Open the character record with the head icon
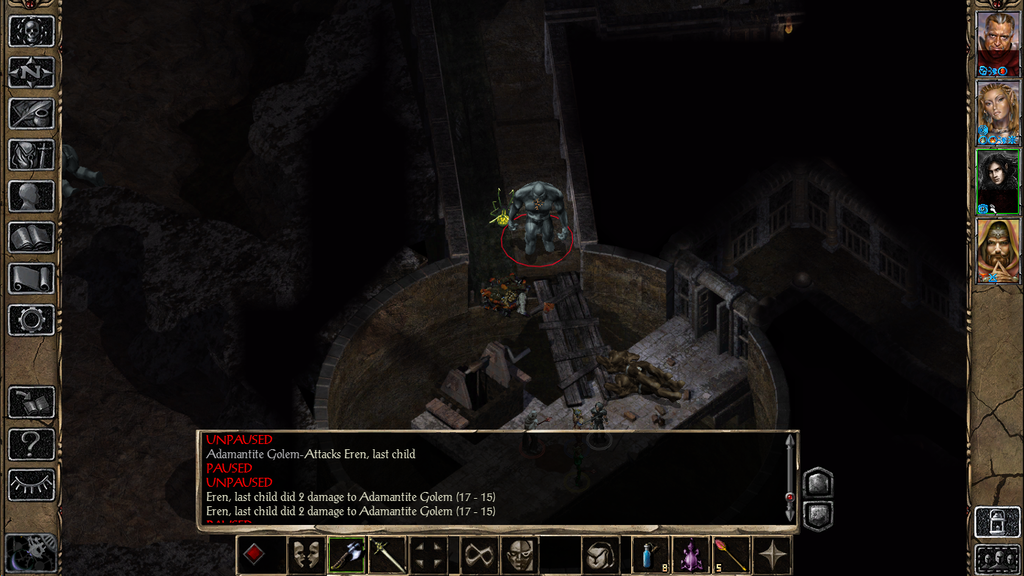Image resolution: width=1024 pixels, height=576 pixels. point(31,196)
